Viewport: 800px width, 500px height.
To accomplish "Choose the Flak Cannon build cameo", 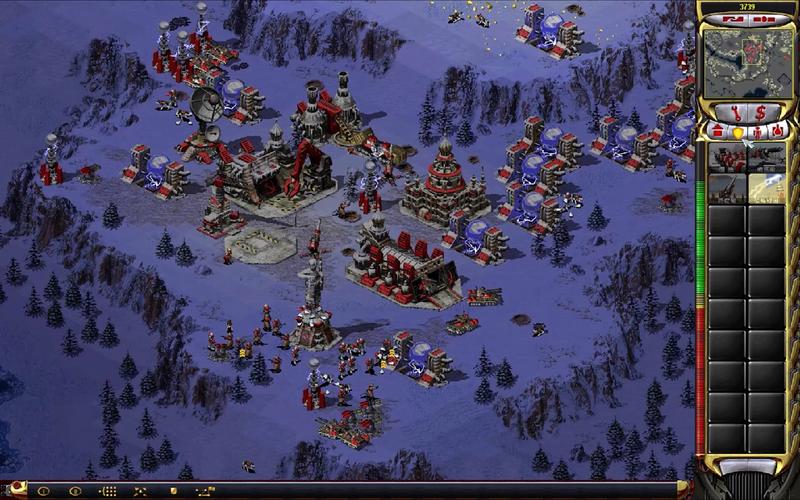I will pyautogui.click(x=727, y=188).
